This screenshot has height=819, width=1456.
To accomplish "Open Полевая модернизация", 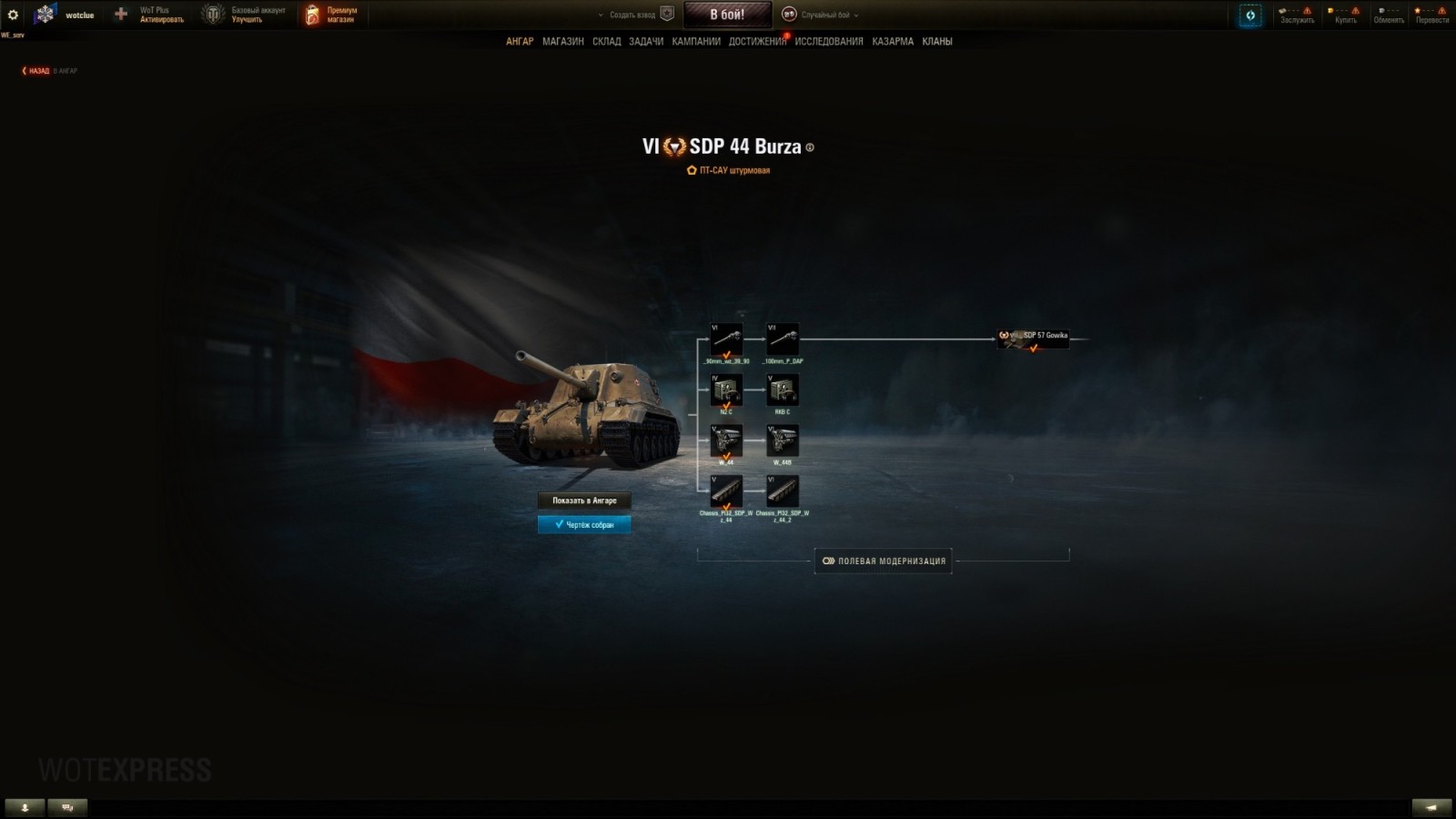I will [884, 561].
